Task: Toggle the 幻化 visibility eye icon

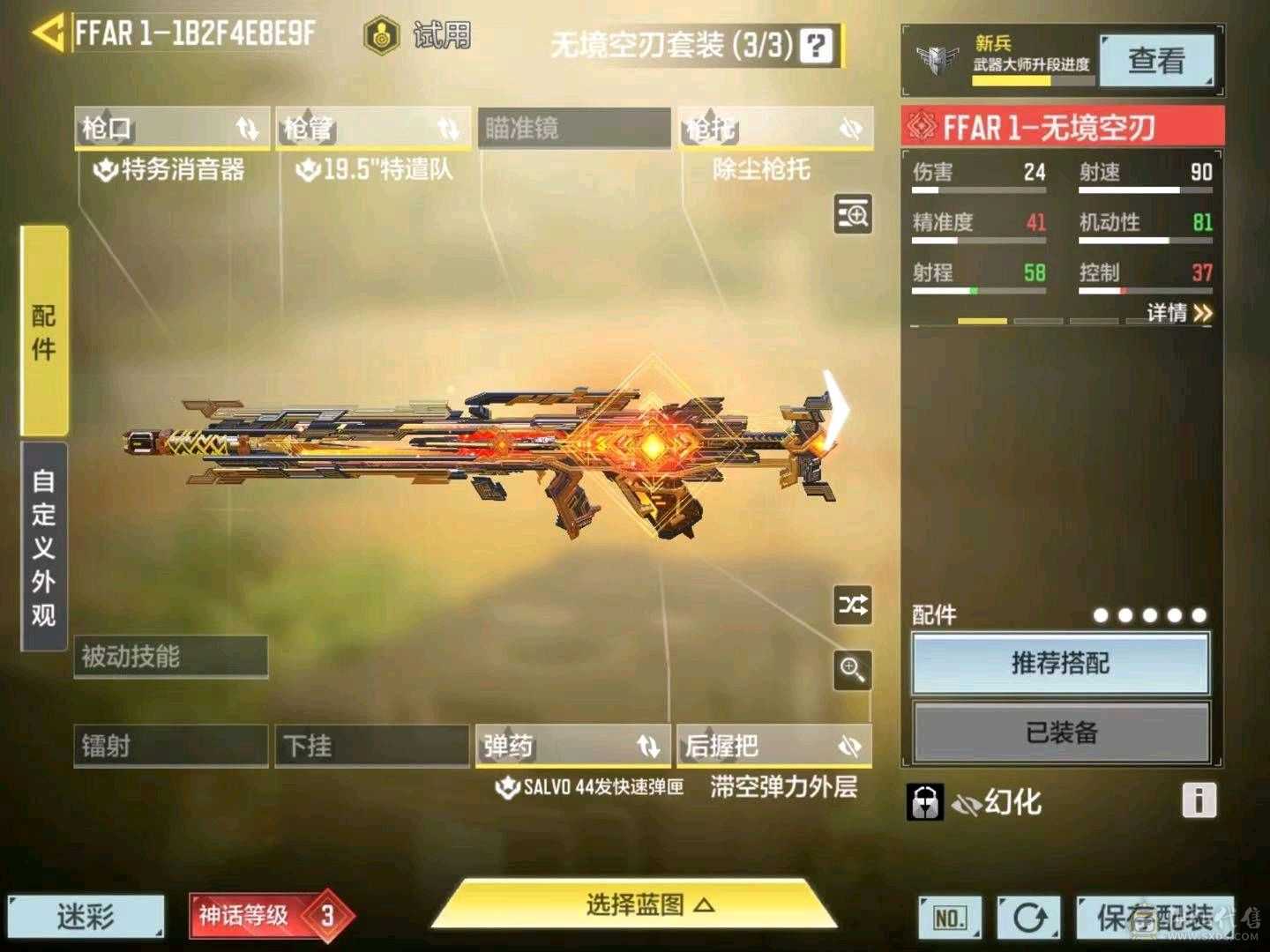Action: coord(968,802)
